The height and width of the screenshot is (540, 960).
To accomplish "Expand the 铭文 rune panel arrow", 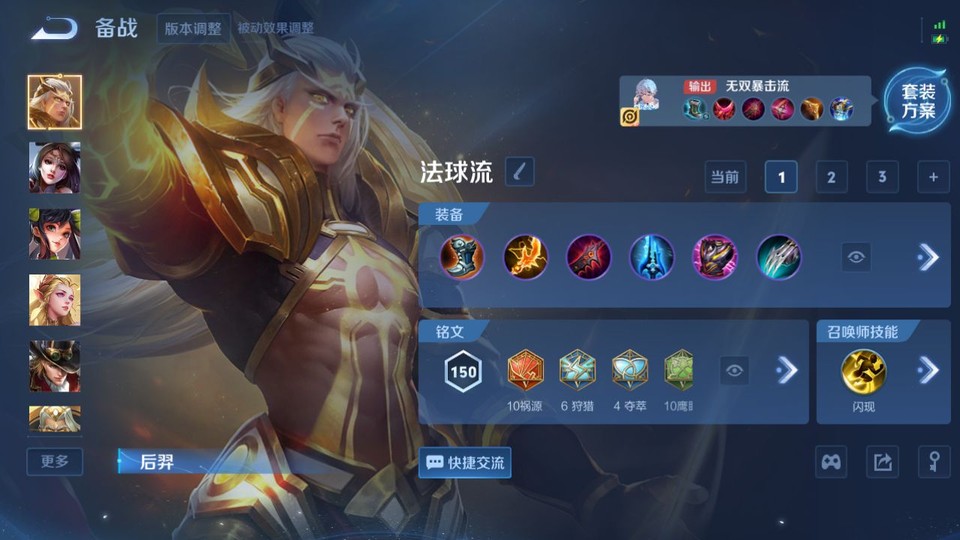I will pos(787,371).
